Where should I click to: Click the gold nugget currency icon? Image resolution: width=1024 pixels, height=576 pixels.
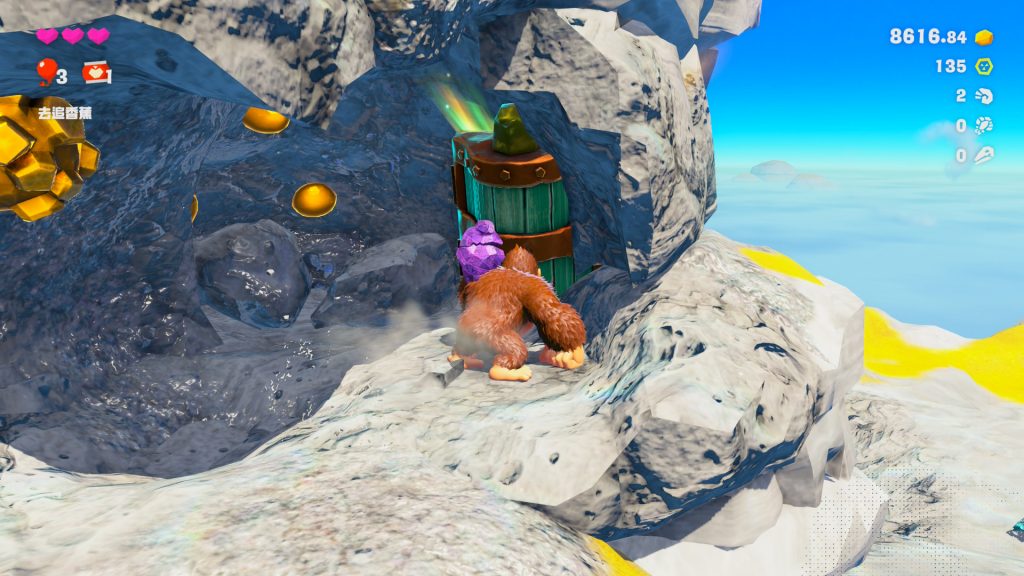[x=984, y=37]
